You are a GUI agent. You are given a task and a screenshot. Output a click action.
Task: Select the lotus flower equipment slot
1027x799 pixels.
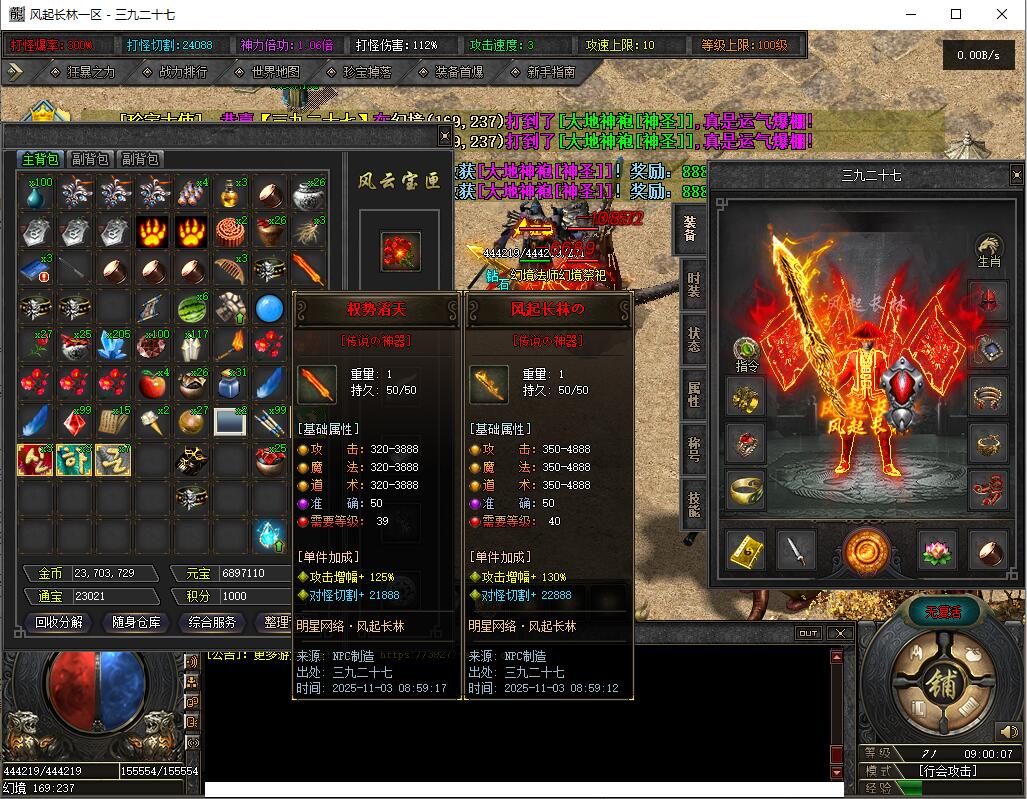click(x=937, y=549)
